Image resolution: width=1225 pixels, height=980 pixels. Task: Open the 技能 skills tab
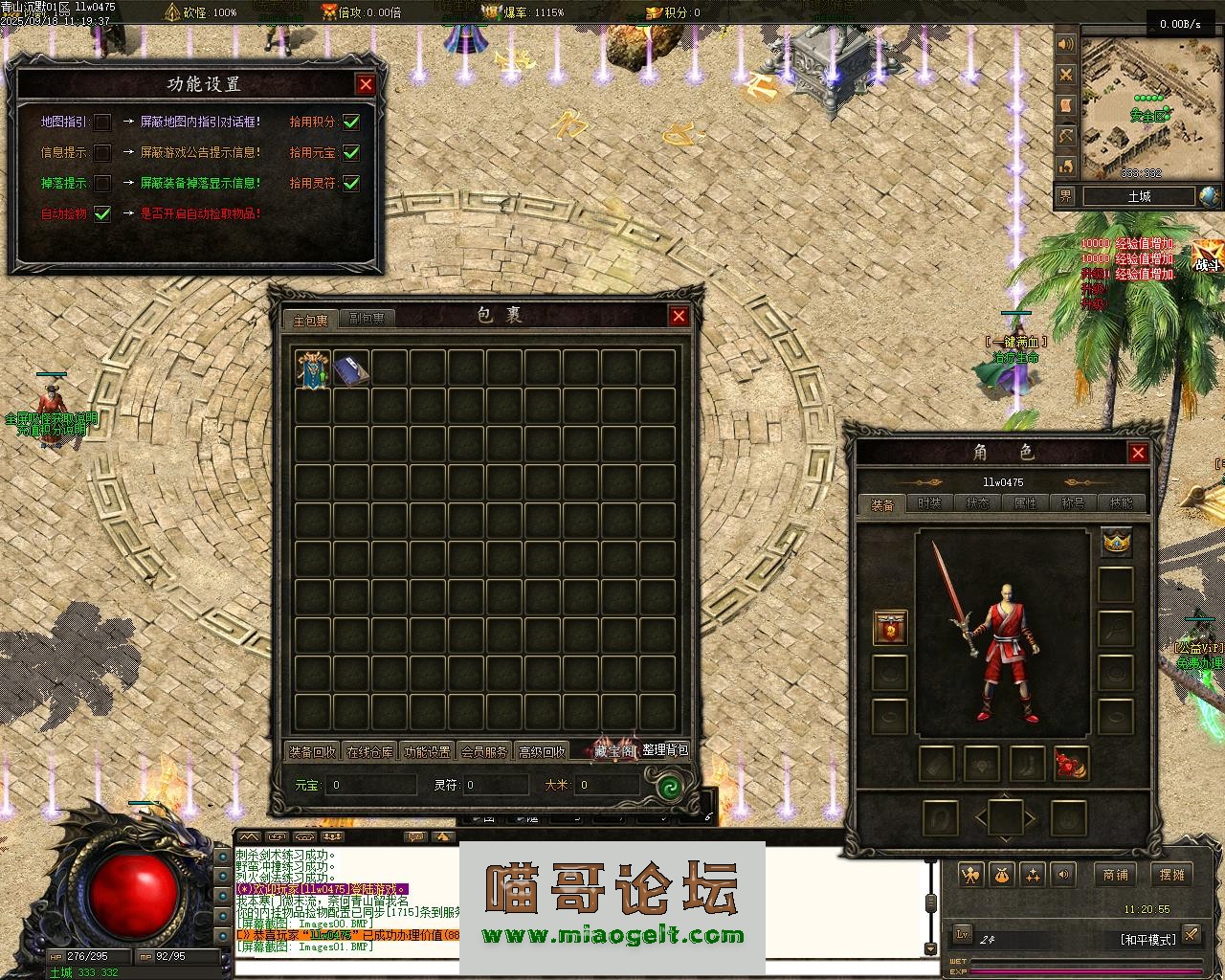1121,503
